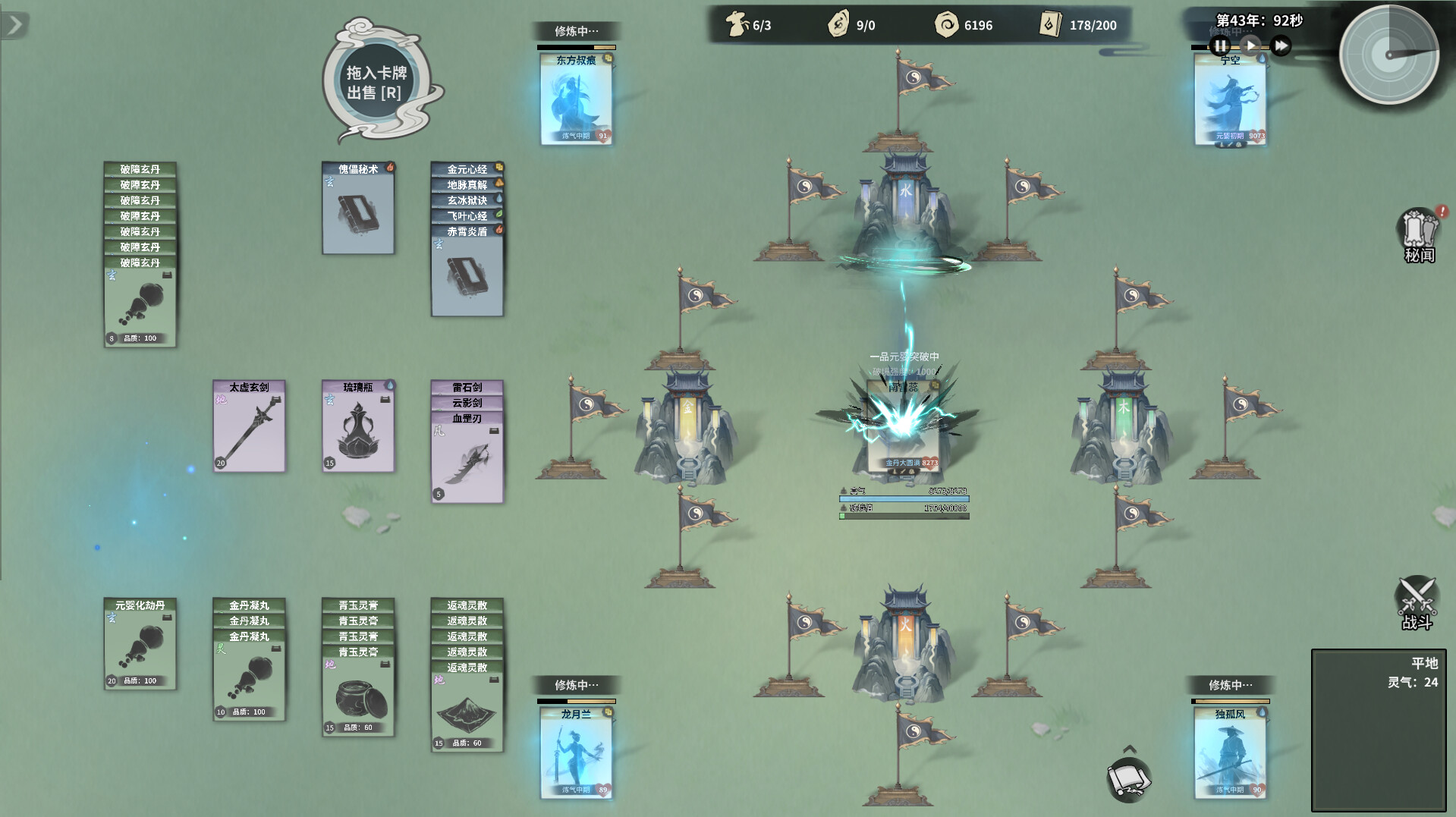Enable normal speed with the play control
Viewport: 1456px width, 817px height.
(1251, 46)
